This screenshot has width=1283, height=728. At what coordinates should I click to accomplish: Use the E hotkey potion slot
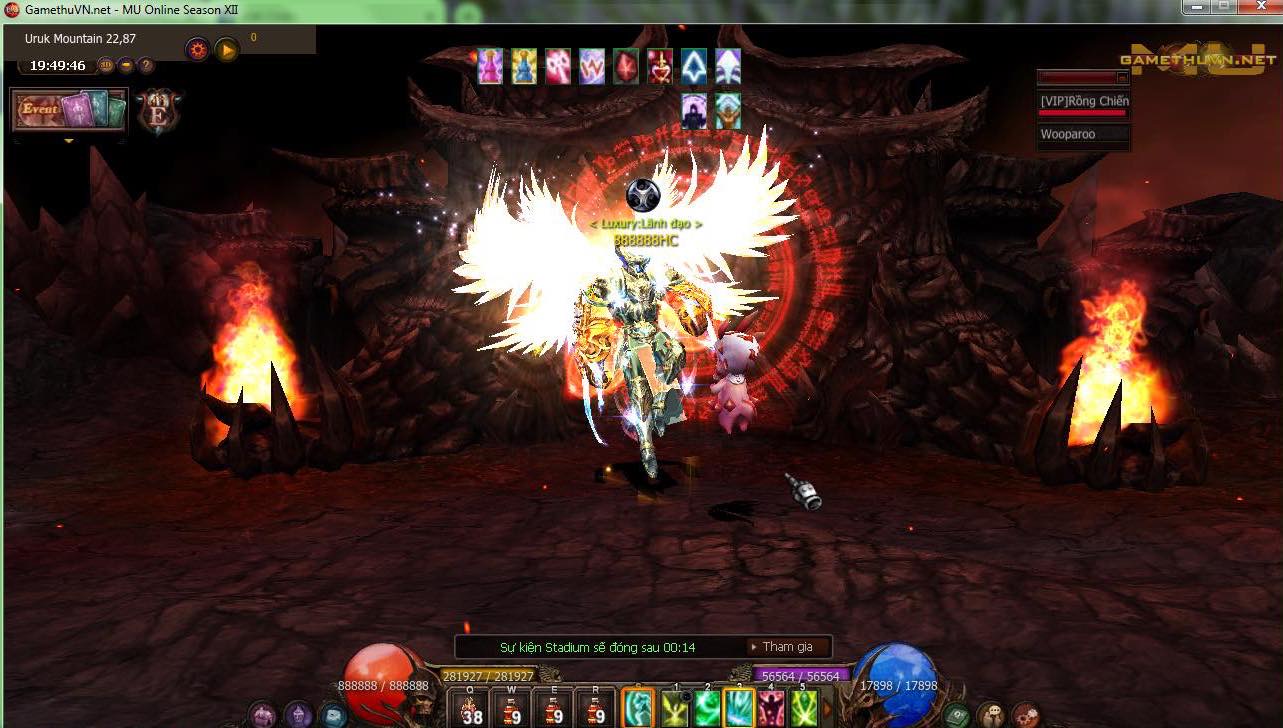pos(554,708)
